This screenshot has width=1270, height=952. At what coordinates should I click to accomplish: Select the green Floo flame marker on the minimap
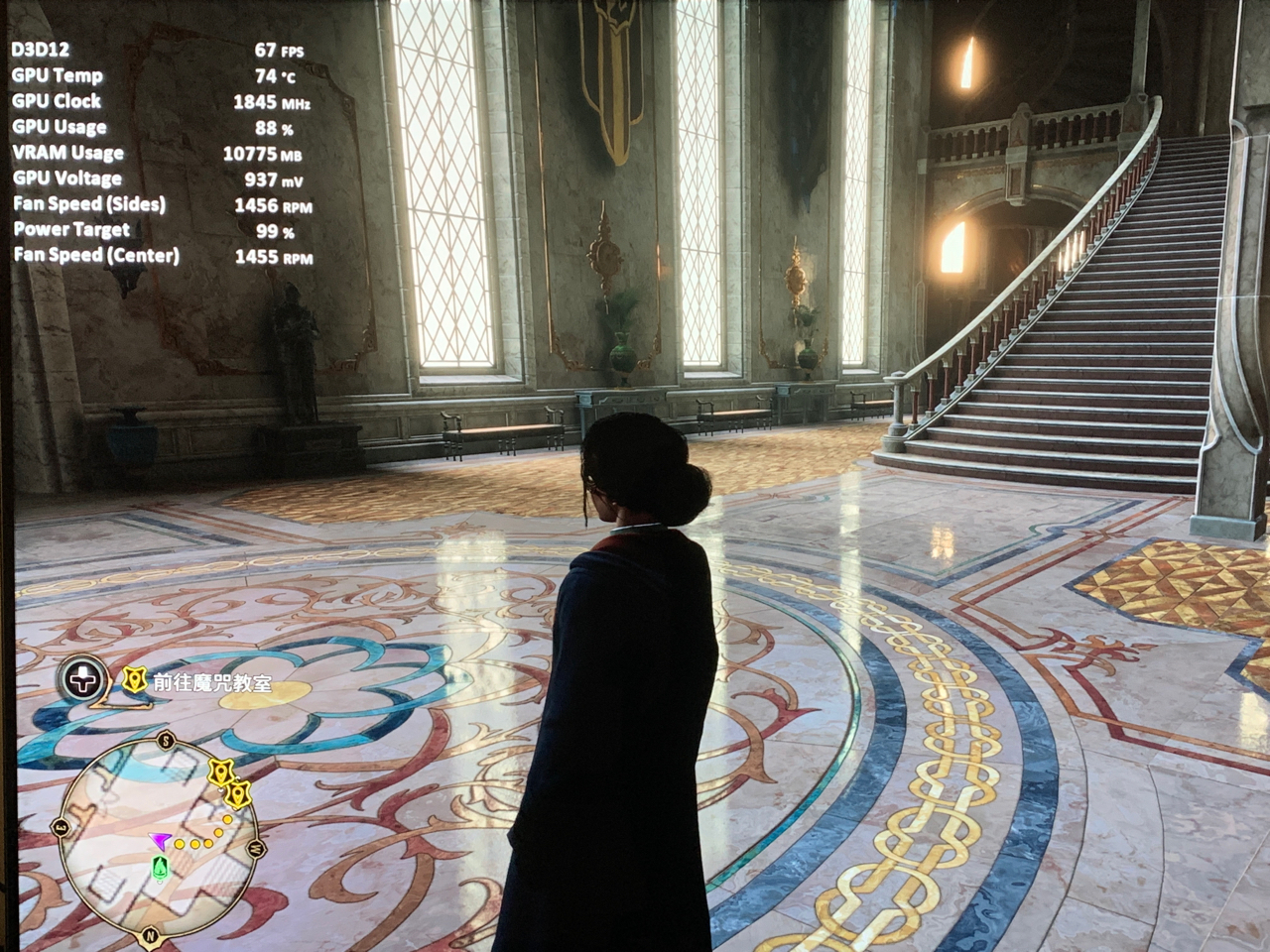coord(159,868)
